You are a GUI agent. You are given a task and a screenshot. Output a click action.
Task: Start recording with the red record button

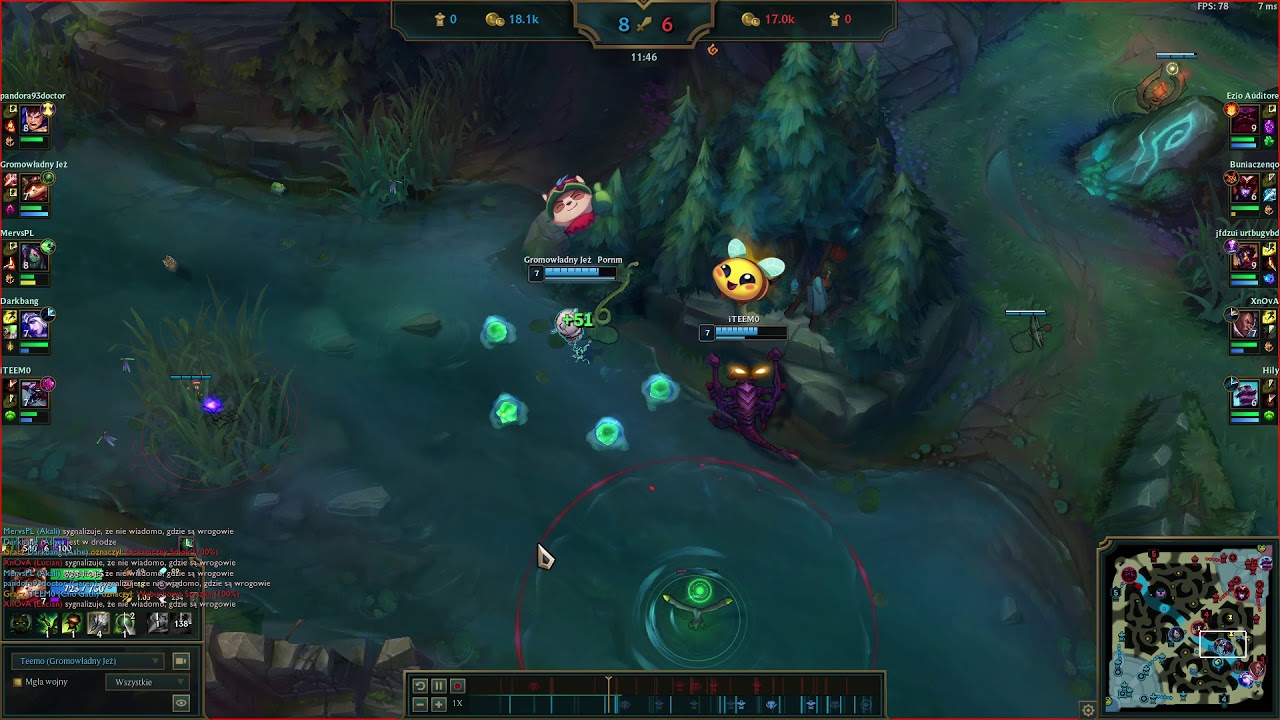click(458, 686)
